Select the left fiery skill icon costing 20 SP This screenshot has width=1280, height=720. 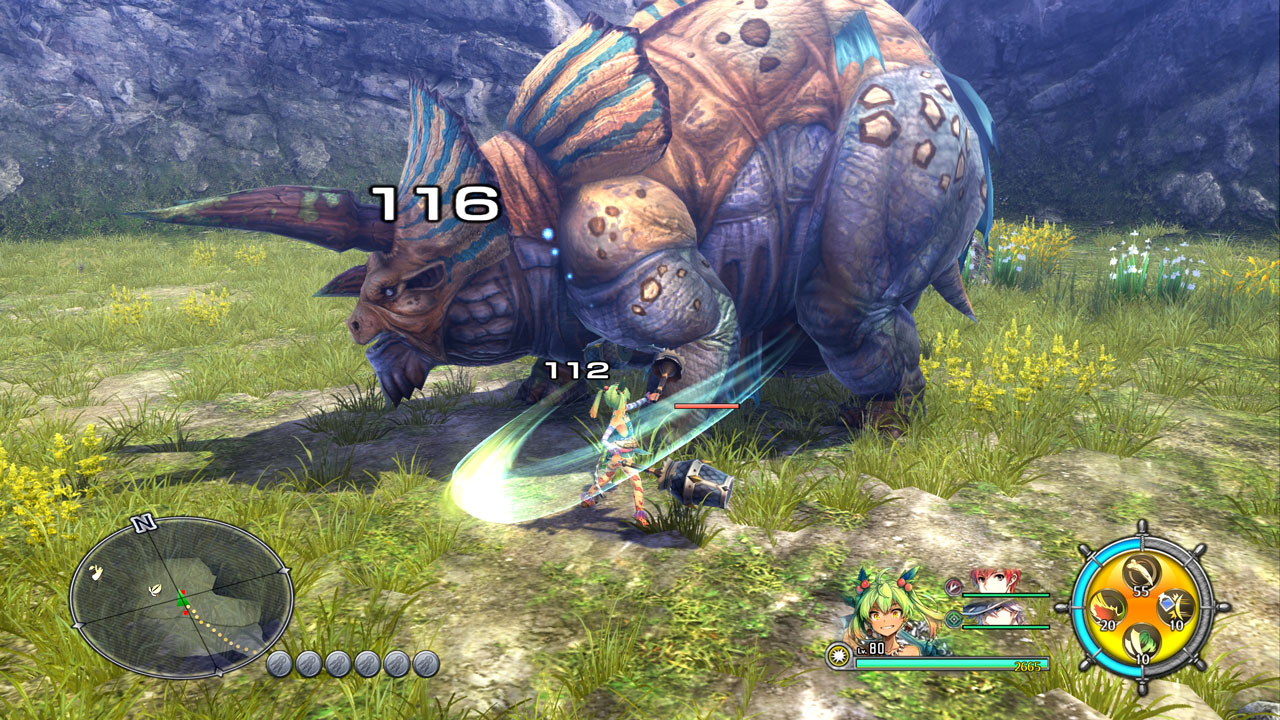click(x=1106, y=607)
